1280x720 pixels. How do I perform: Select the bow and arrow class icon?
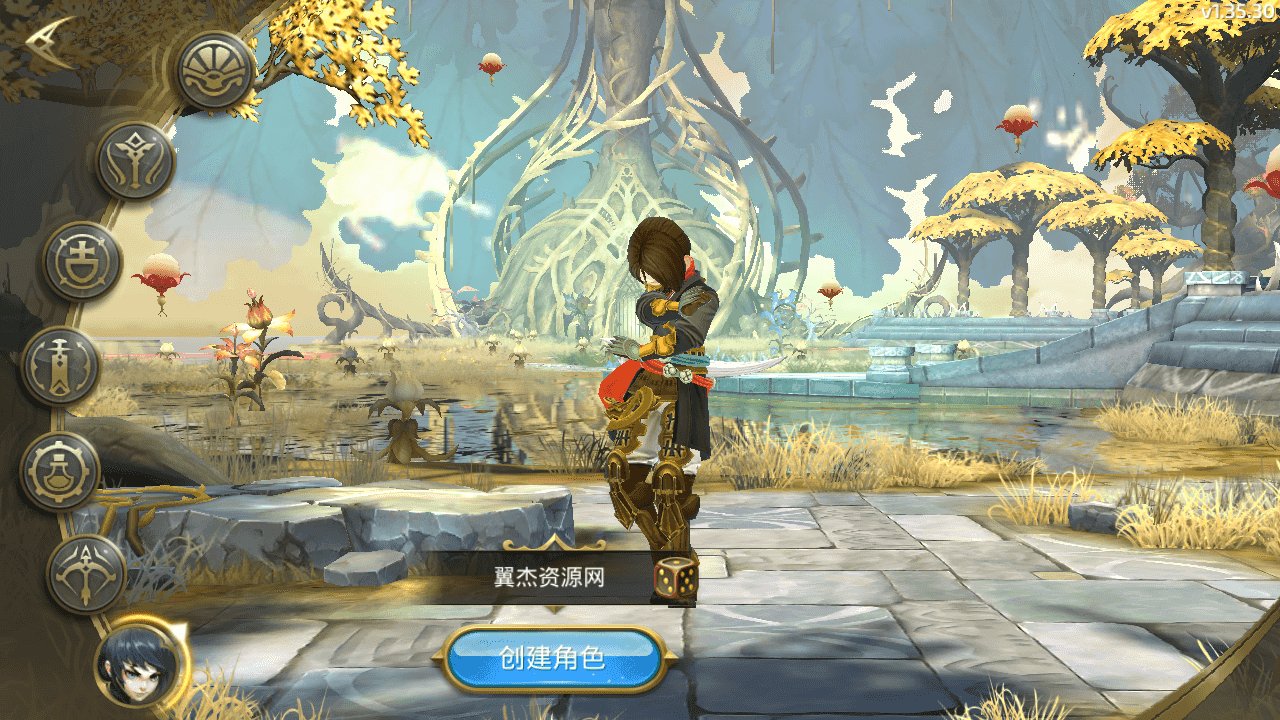click(x=86, y=574)
